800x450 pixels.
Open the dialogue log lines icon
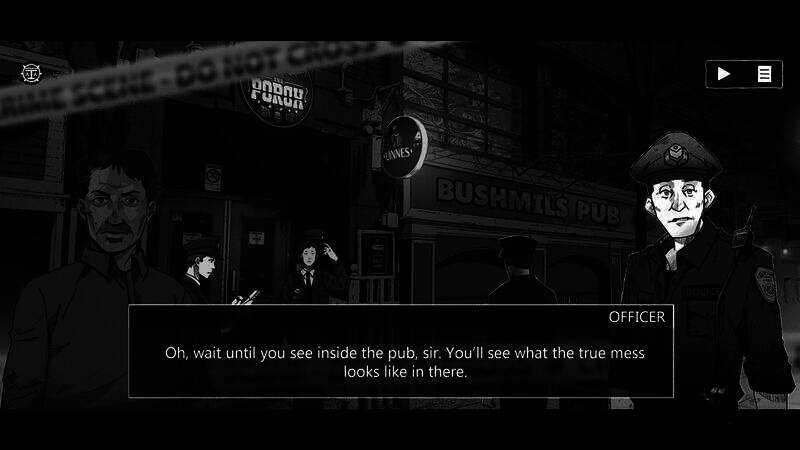click(x=764, y=73)
